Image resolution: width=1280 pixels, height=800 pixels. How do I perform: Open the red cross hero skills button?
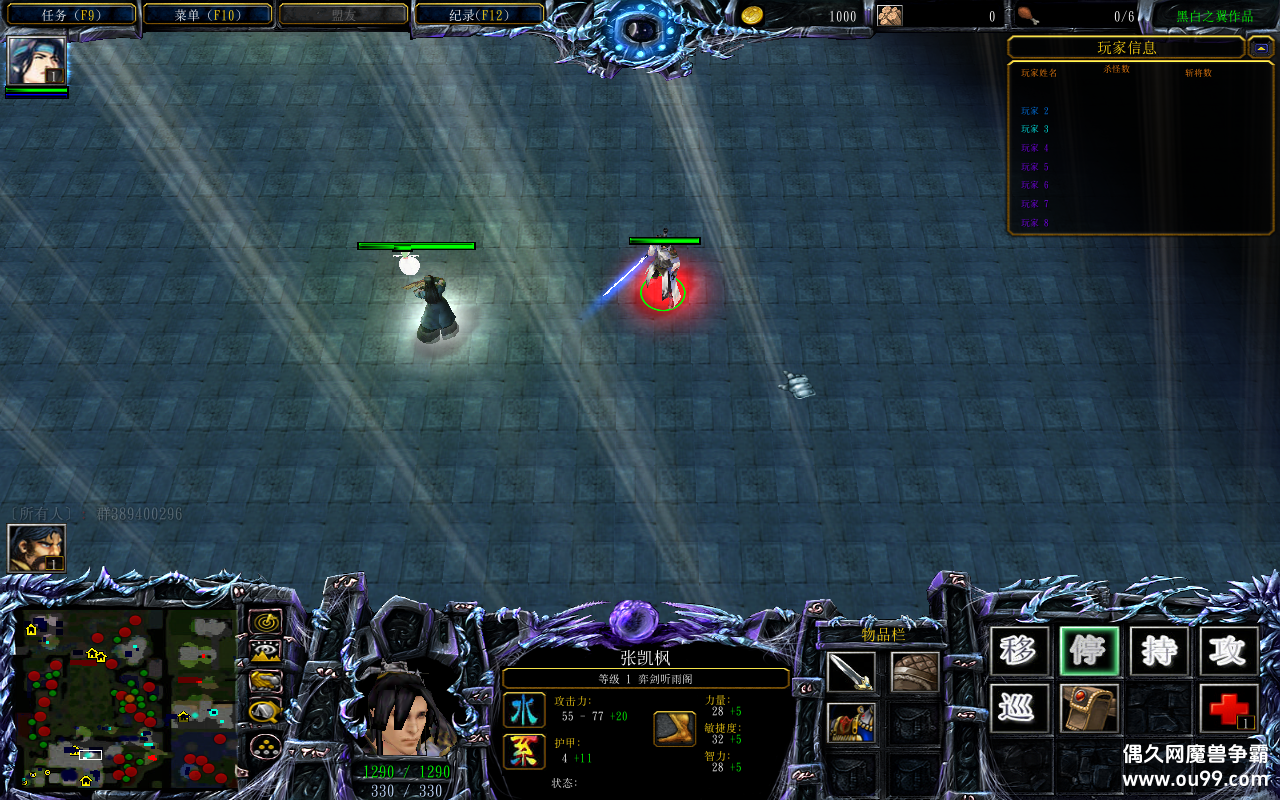click(x=1229, y=708)
